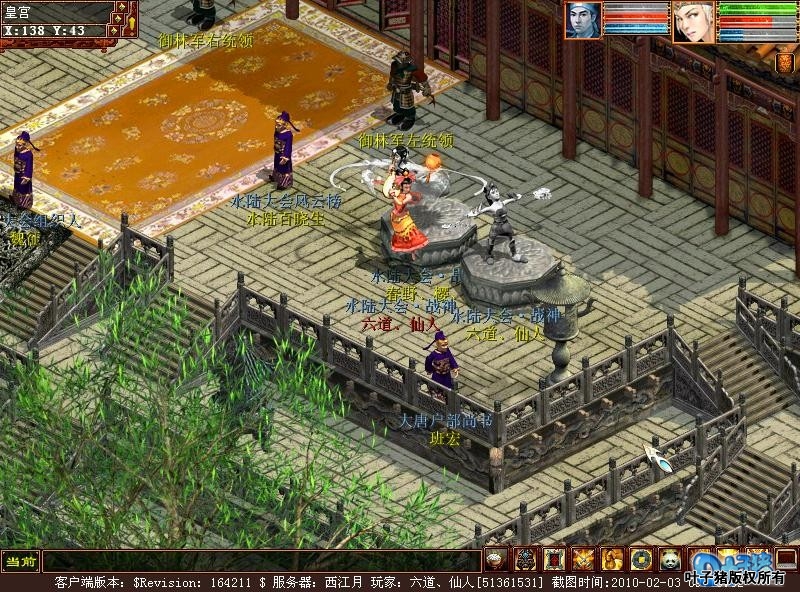
Task: Activate the crossed swords icon
Action: click(x=583, y=559)
